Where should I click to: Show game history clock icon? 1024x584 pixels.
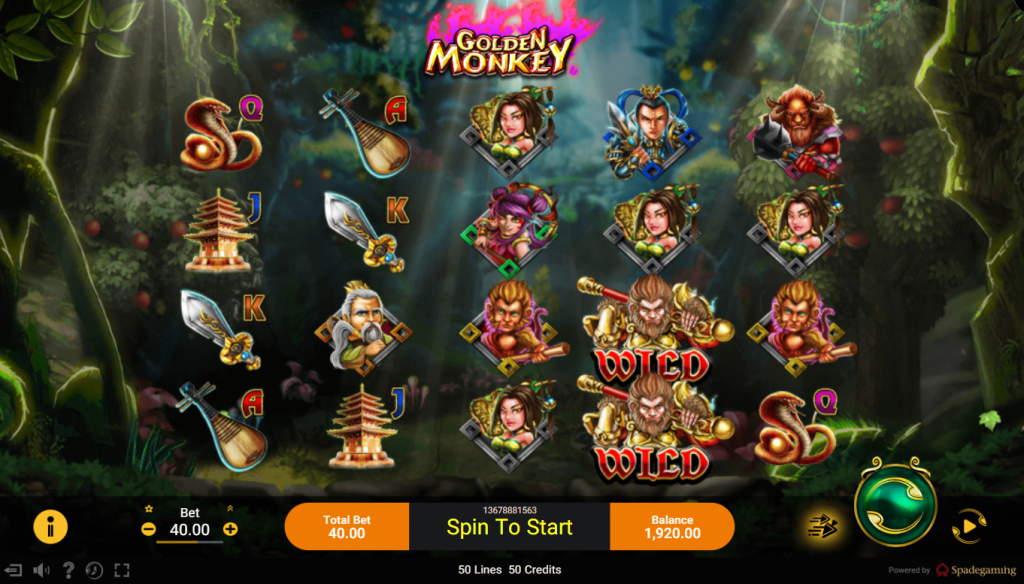click(x=94, y=570)
